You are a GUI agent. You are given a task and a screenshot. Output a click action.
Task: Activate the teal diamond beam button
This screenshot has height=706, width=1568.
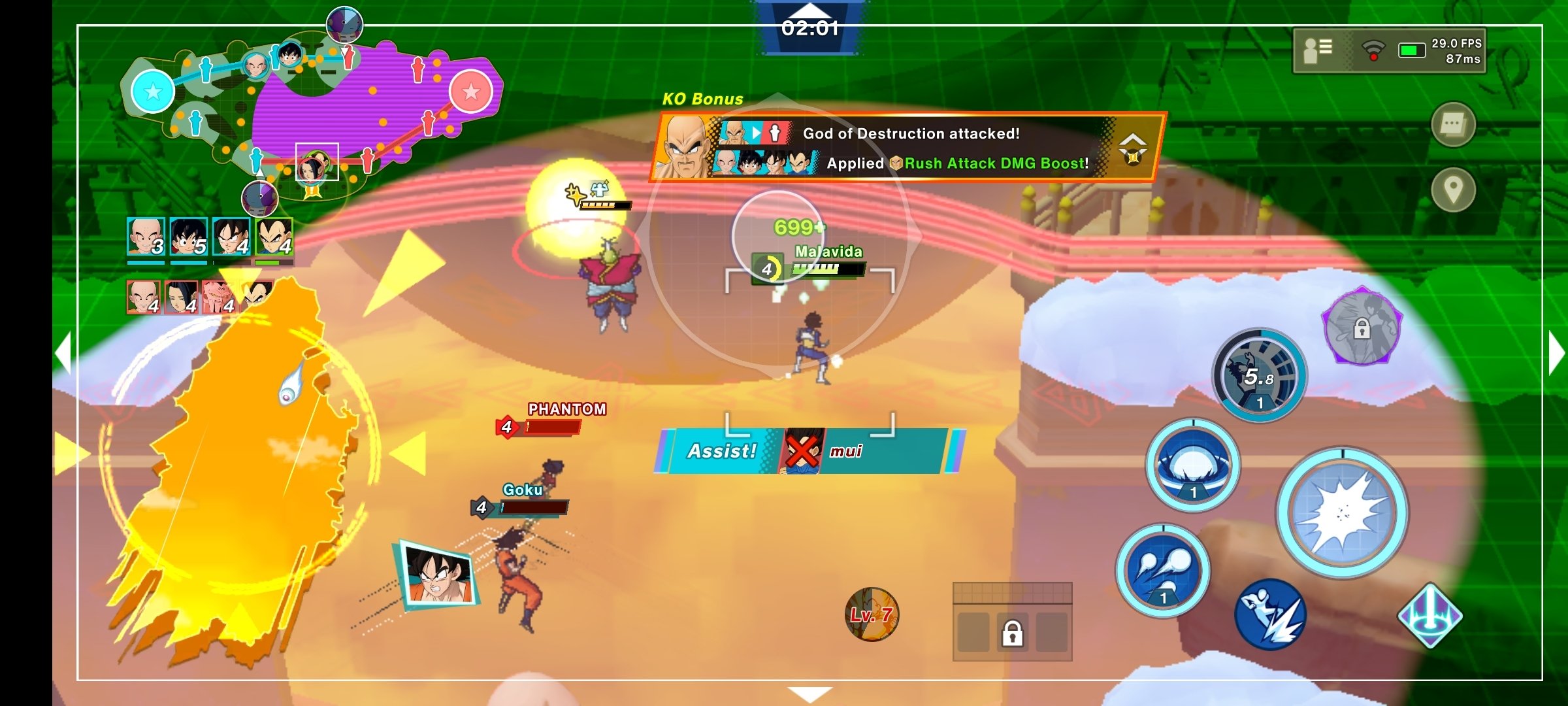[x=1429, y=616]
